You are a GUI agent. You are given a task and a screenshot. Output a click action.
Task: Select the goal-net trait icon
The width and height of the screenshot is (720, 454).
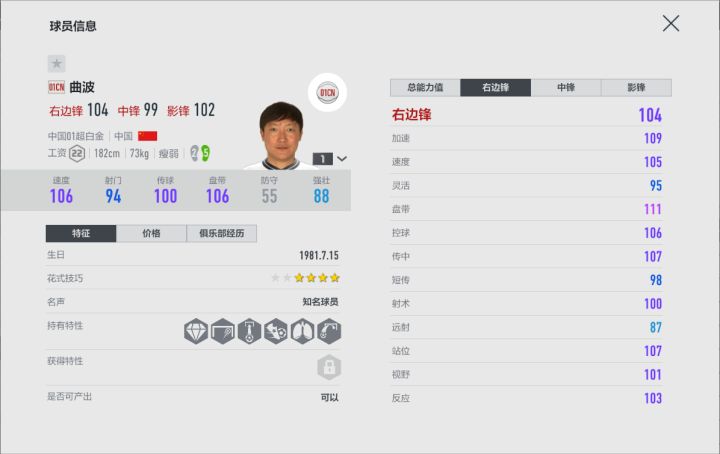click(222, 331)
